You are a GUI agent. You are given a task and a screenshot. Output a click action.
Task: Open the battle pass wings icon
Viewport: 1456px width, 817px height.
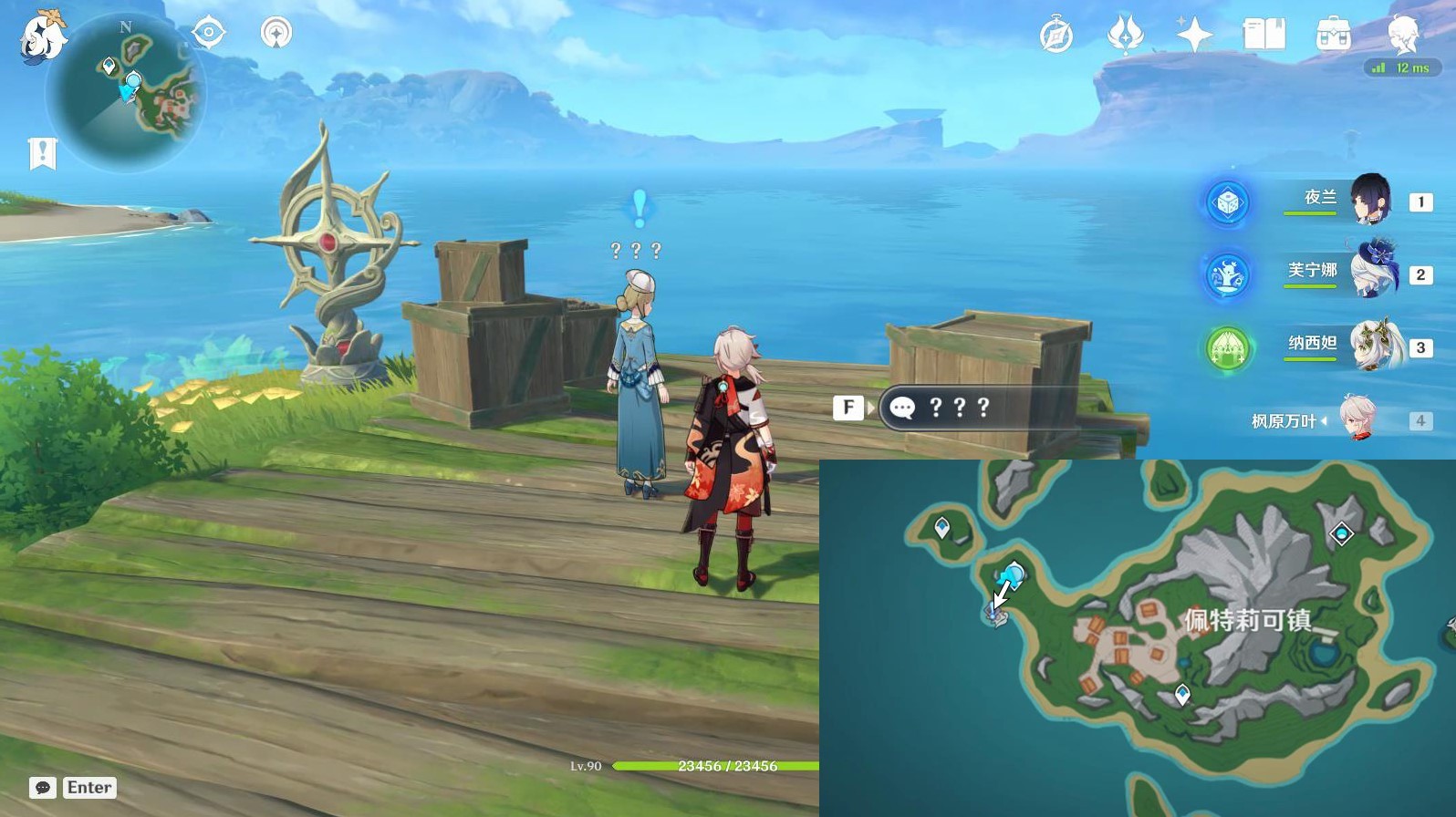[x=1125, y=36]
